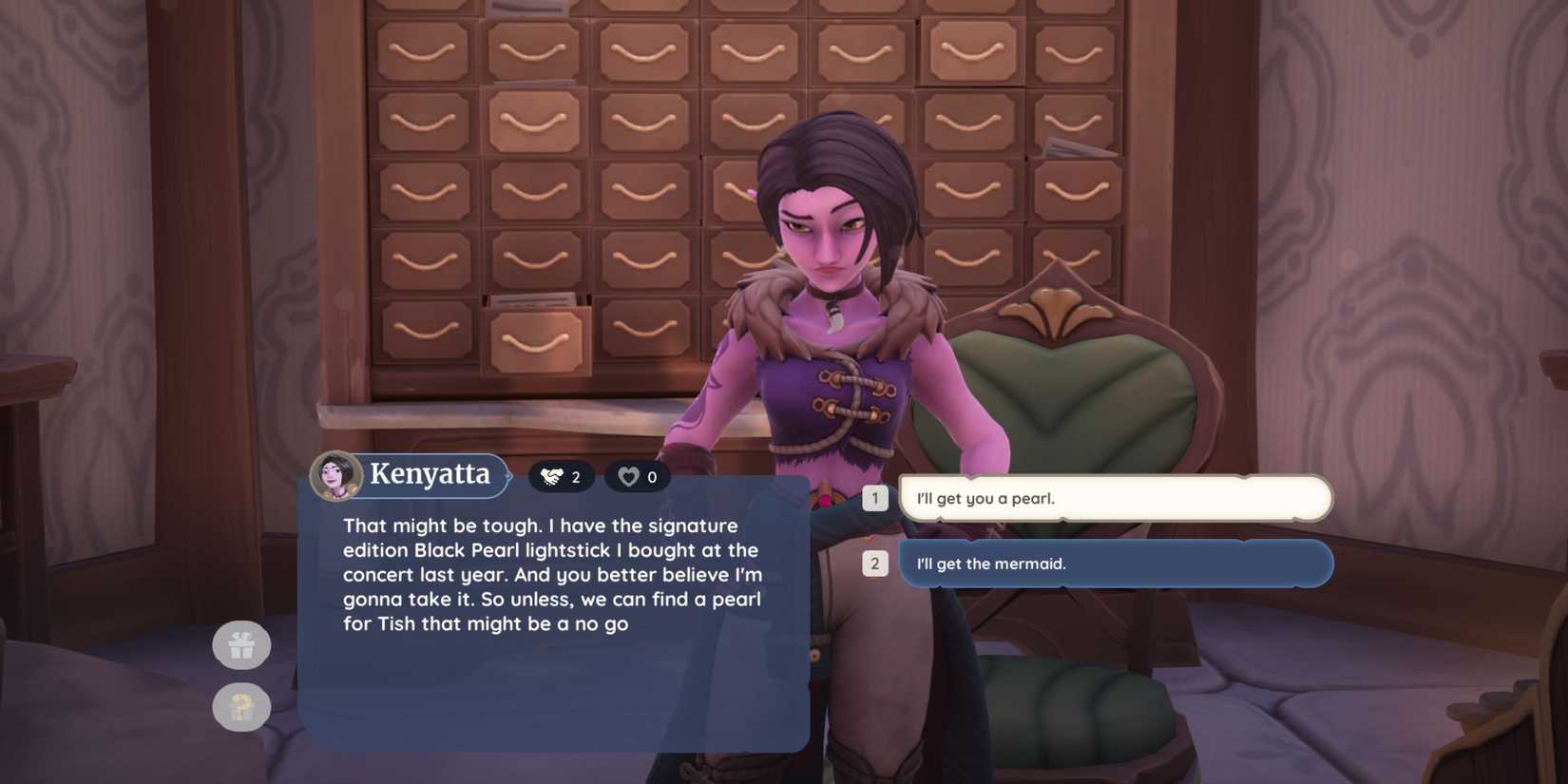Click the pill containing friendship count 2
Image resolution: width=1568 pixels, height=784 pixels.
coord(561,476)
